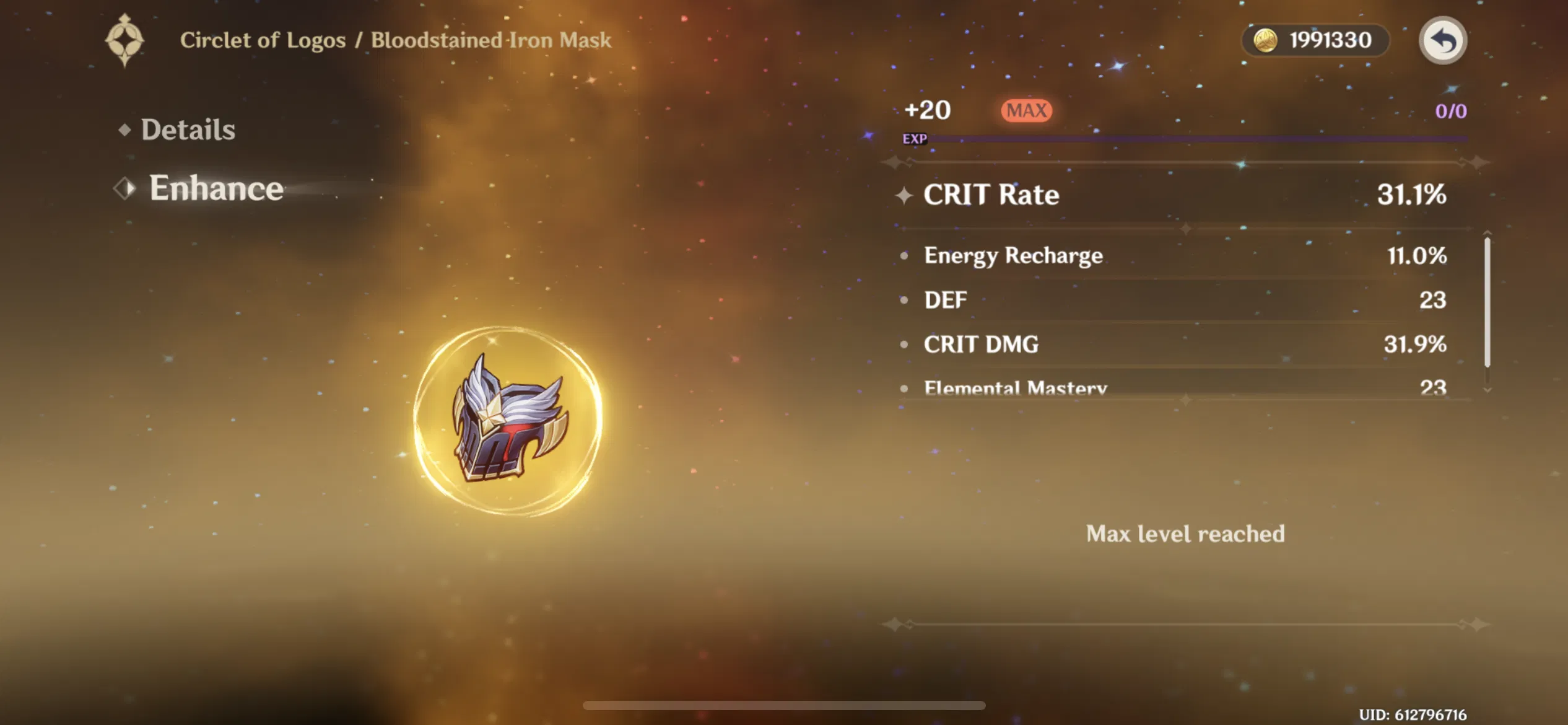
Task: Click the compass emblem beside the artifact title
Action: tap(126, 40)
